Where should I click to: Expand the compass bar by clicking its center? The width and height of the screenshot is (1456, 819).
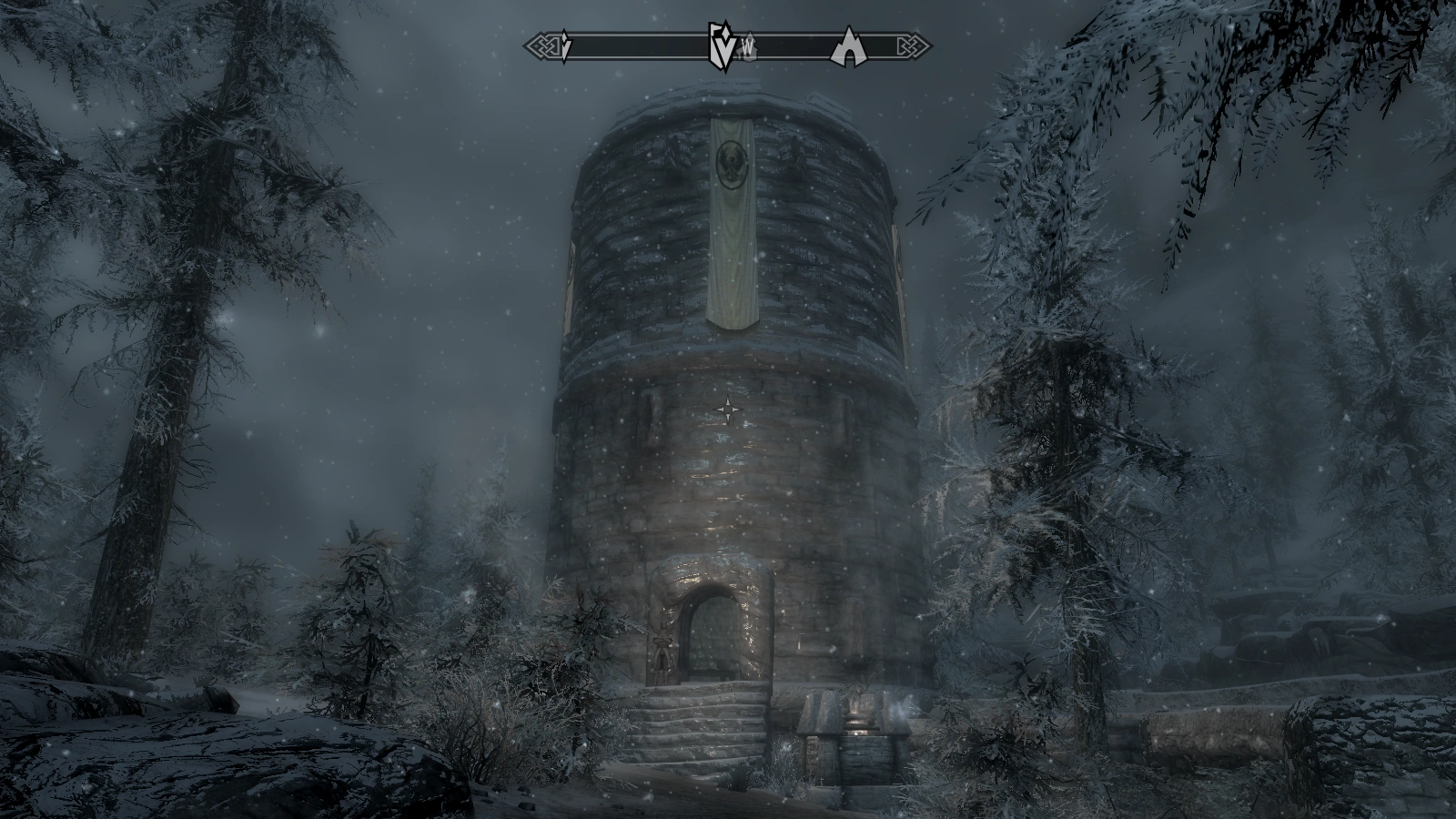[x=728, y=43]
